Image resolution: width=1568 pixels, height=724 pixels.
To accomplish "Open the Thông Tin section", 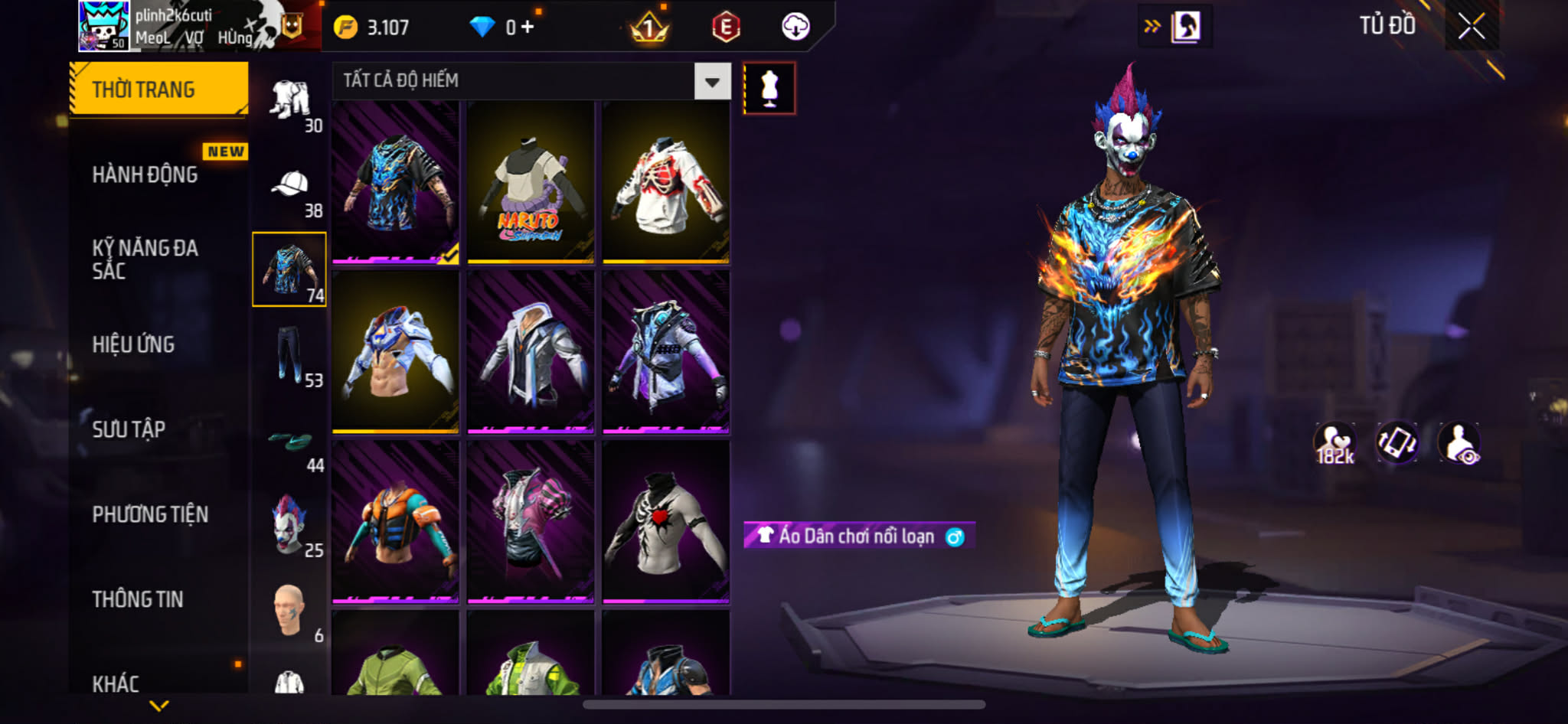I will (138, 599).
